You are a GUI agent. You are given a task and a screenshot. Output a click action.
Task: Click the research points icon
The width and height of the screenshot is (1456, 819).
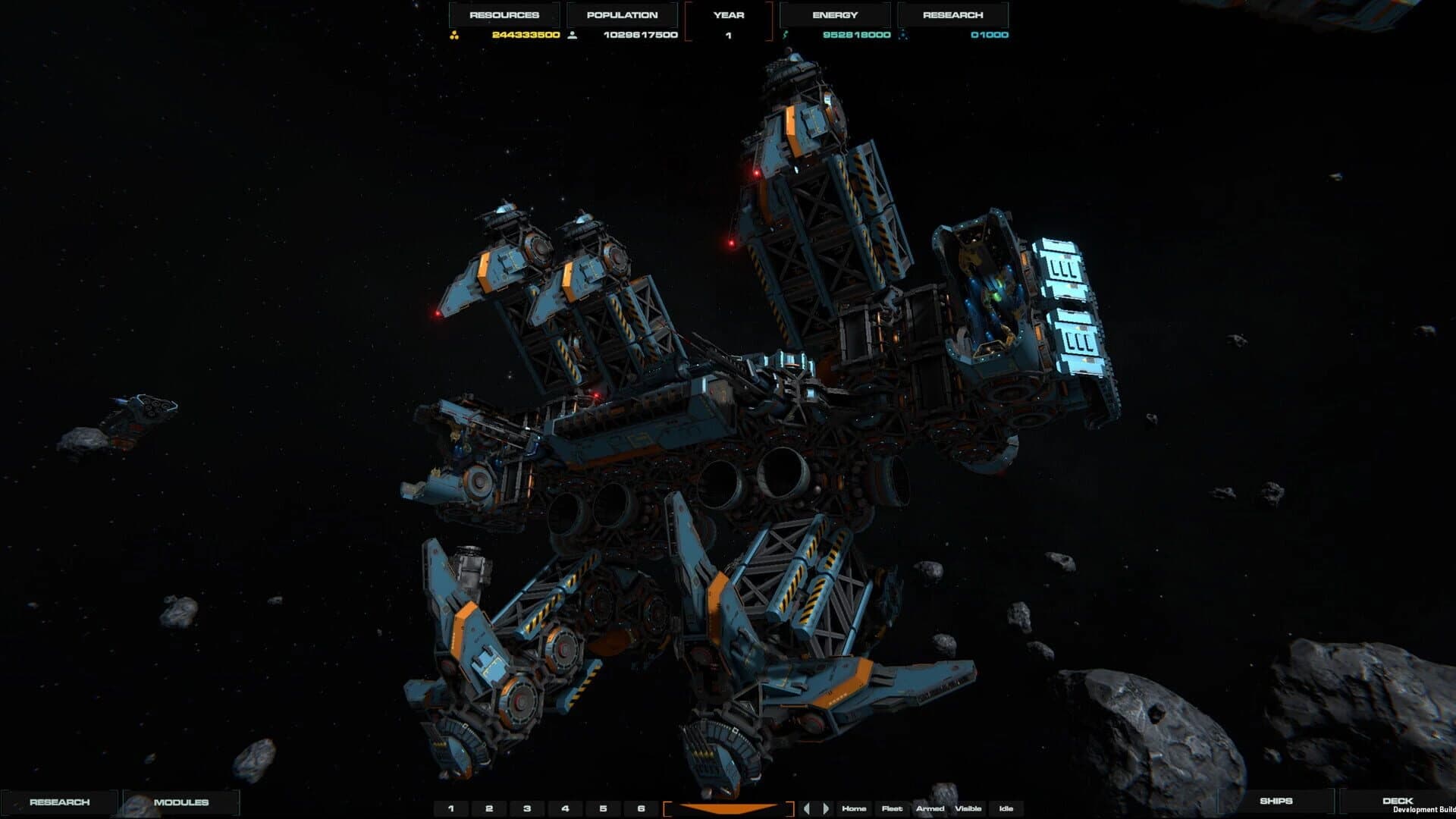coord(902,34)
